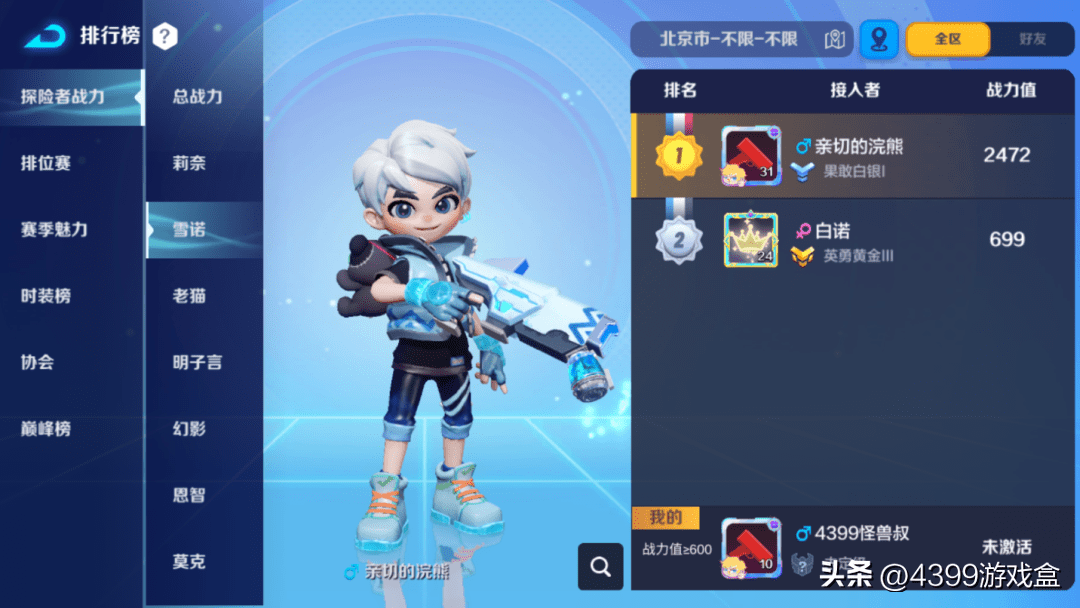Choose the 老猫 character ranking
Screen dimensions: 1080x608
189,296
